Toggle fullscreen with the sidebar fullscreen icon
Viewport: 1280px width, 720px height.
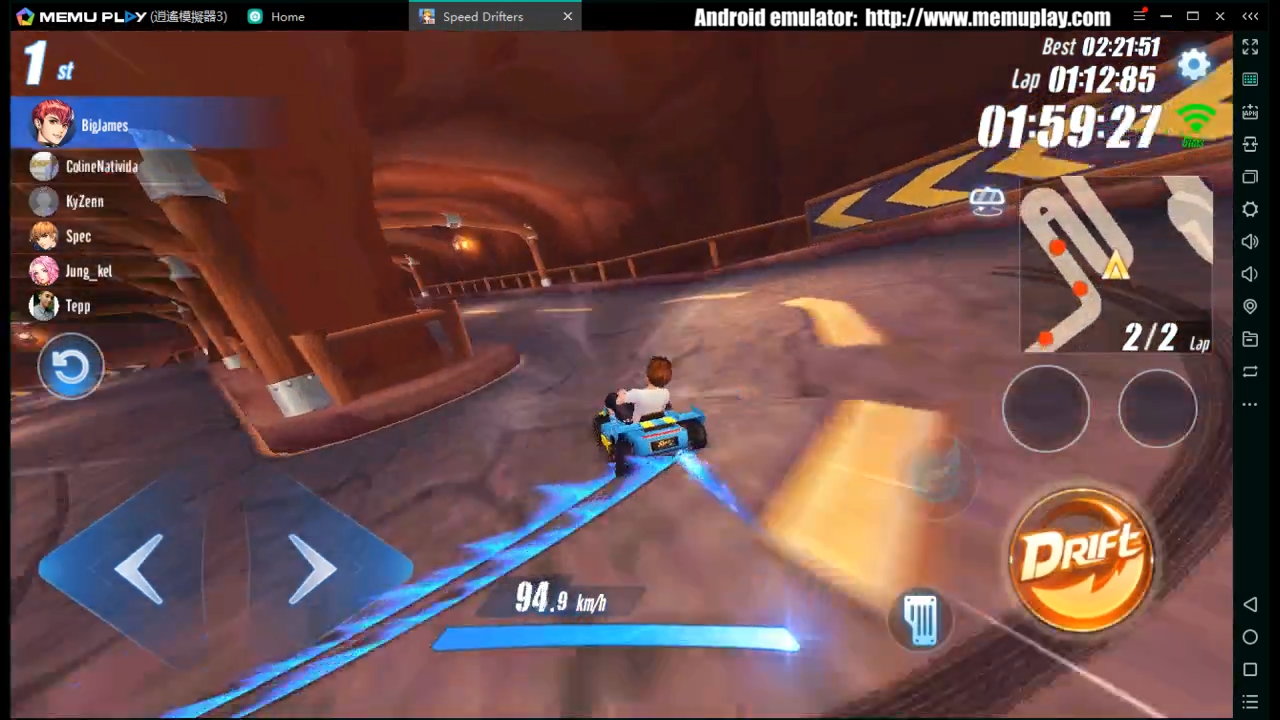1250,47
